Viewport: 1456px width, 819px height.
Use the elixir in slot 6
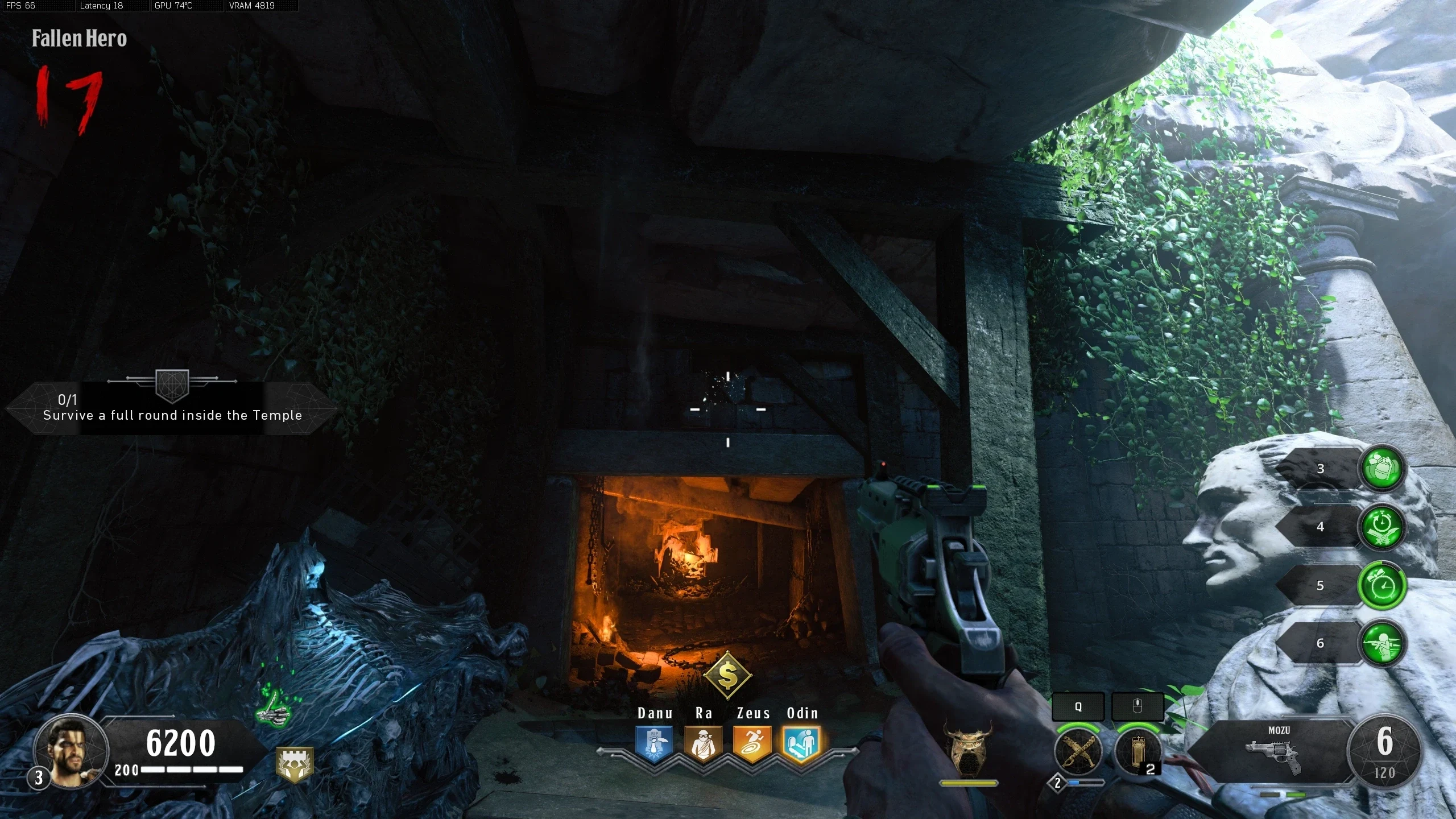(x=1382, y=643)
